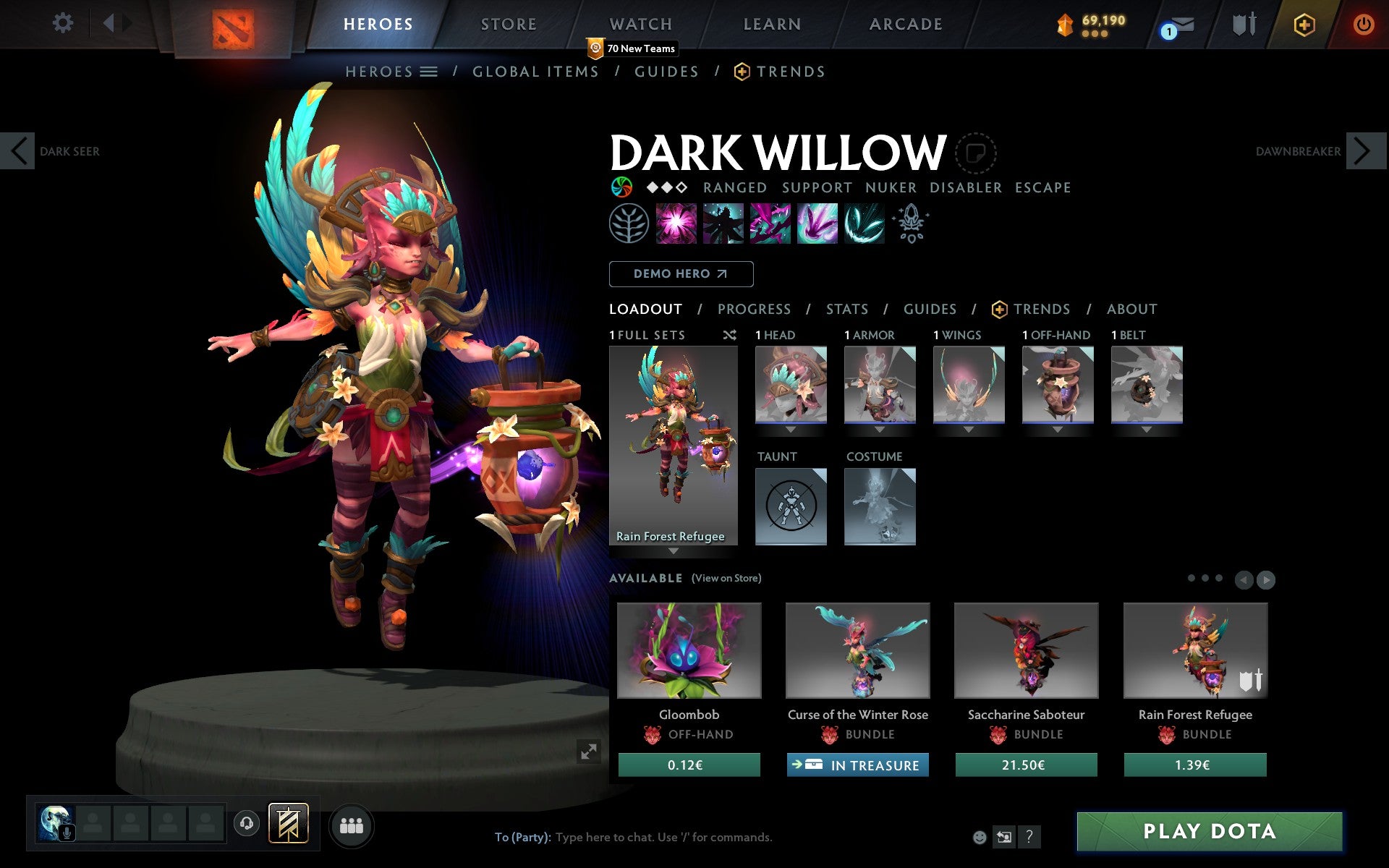Image resolution: width=1389 pixels, height=868 pixels.
Task: Open the ARCADE menu
Action: (x=906, y=24)
